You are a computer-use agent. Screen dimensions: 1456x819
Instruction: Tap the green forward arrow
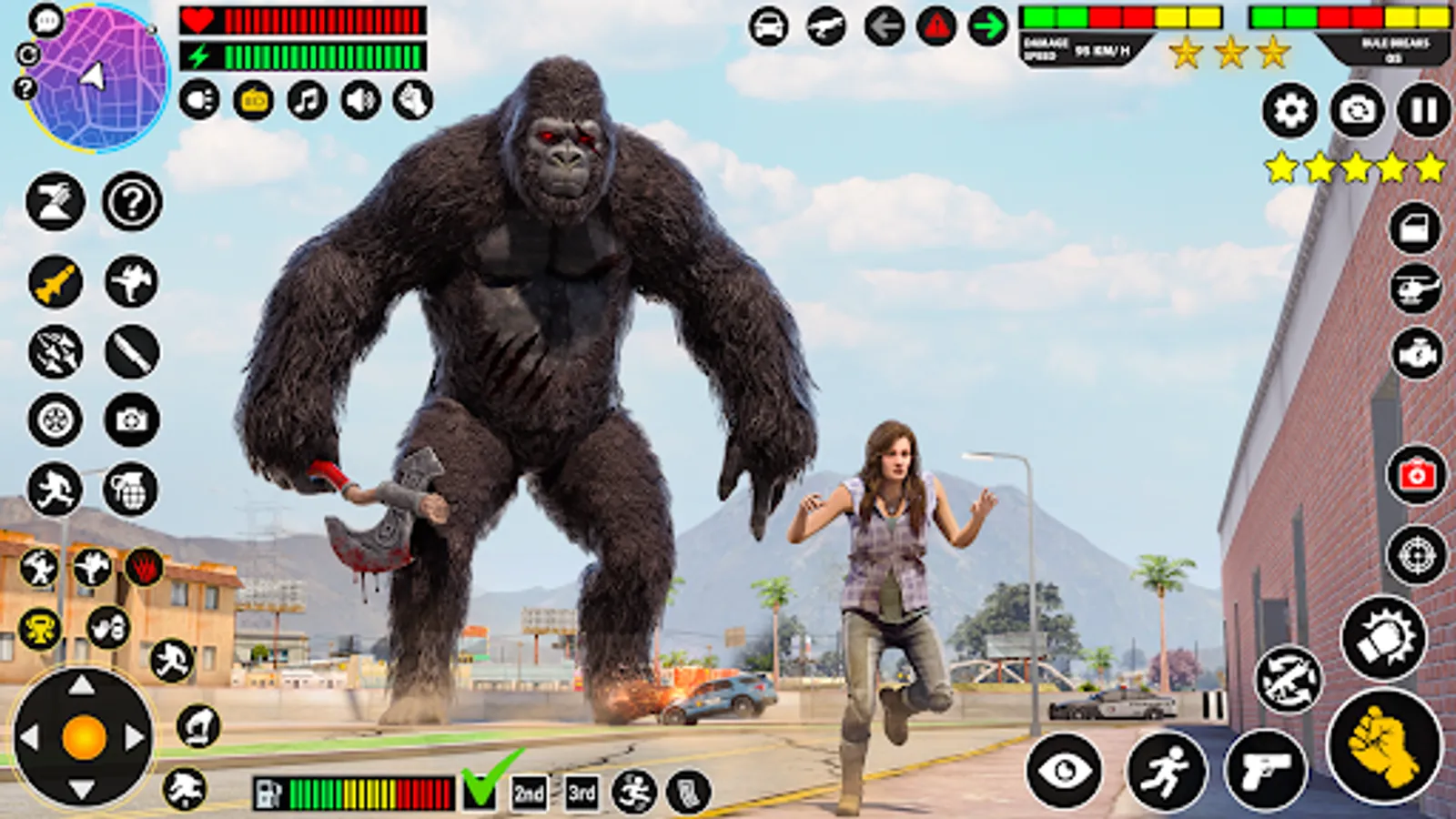pyautogui.click(x=987, y=25)
